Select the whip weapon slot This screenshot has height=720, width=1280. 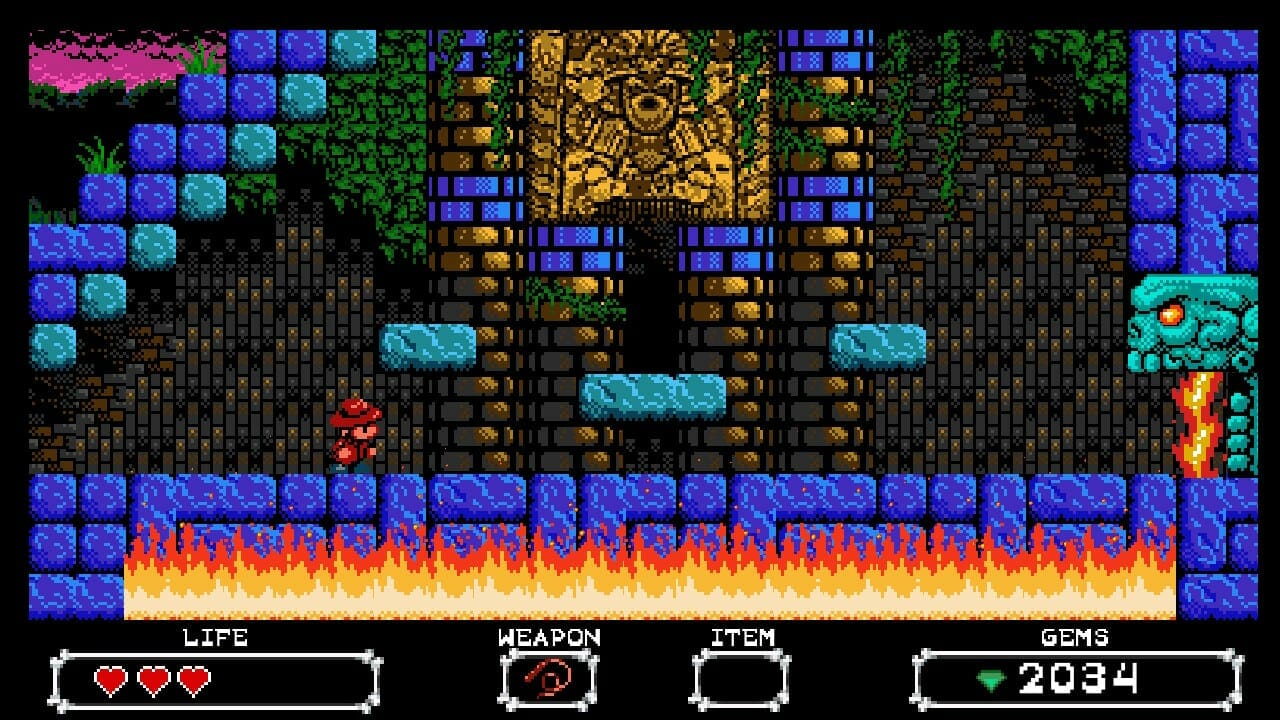[x=548, y=681]
